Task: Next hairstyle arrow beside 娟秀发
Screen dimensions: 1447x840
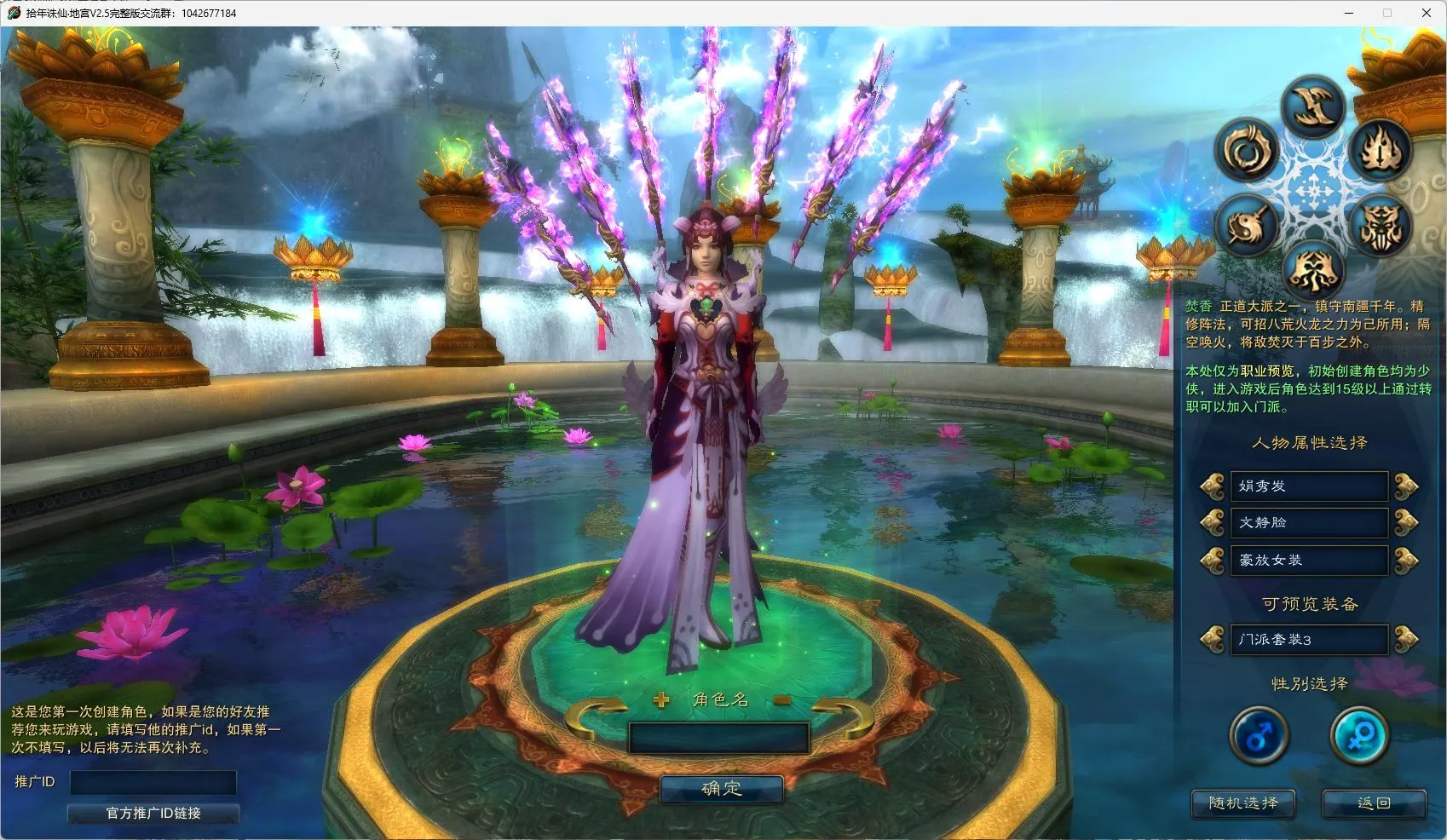Action: 1405,486
